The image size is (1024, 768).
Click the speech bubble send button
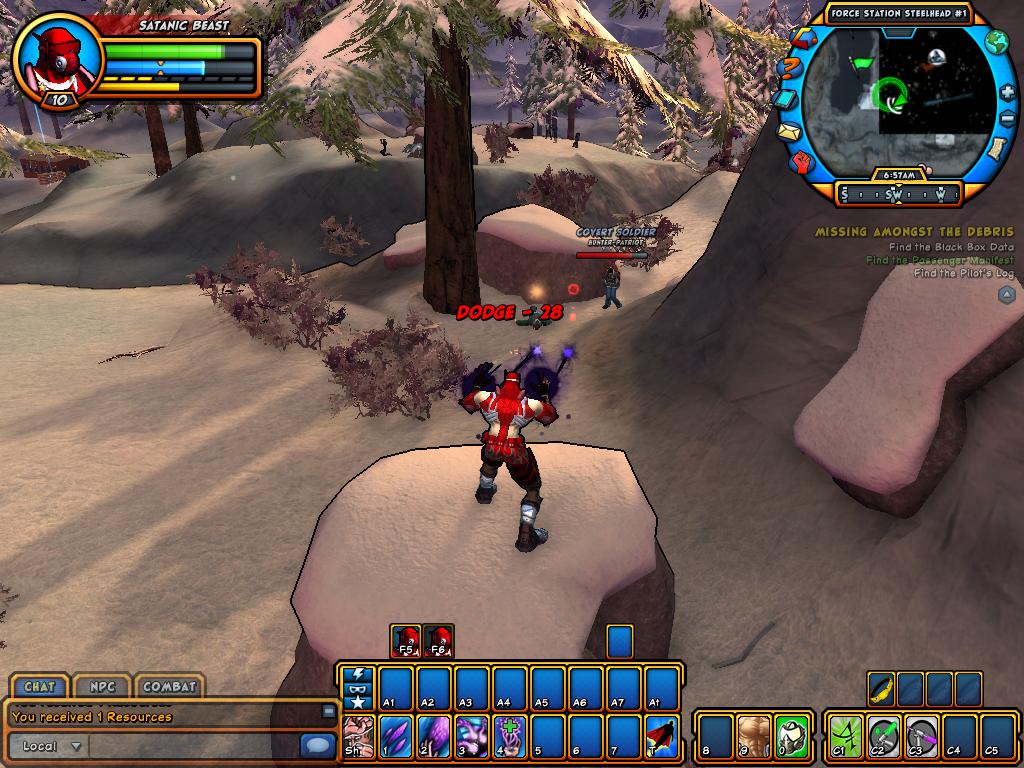[x=318, y=746]
